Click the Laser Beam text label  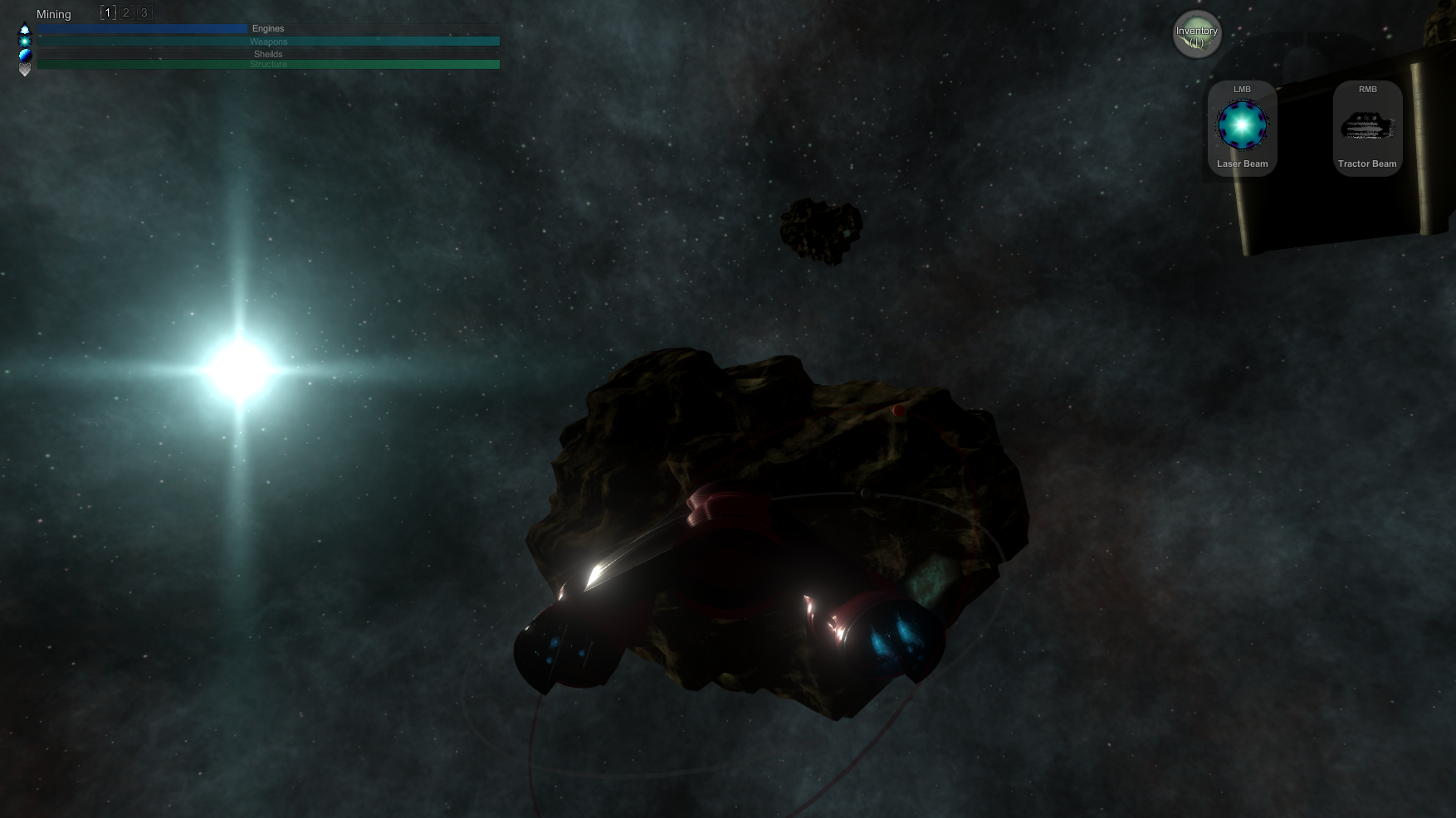pyautogui.click(x=1242, y=163)
